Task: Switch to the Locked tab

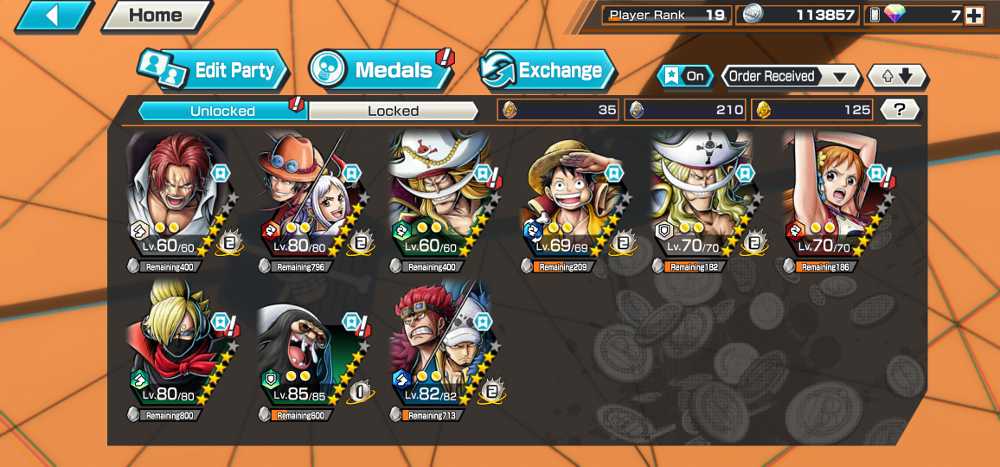Action: [393, 111]
